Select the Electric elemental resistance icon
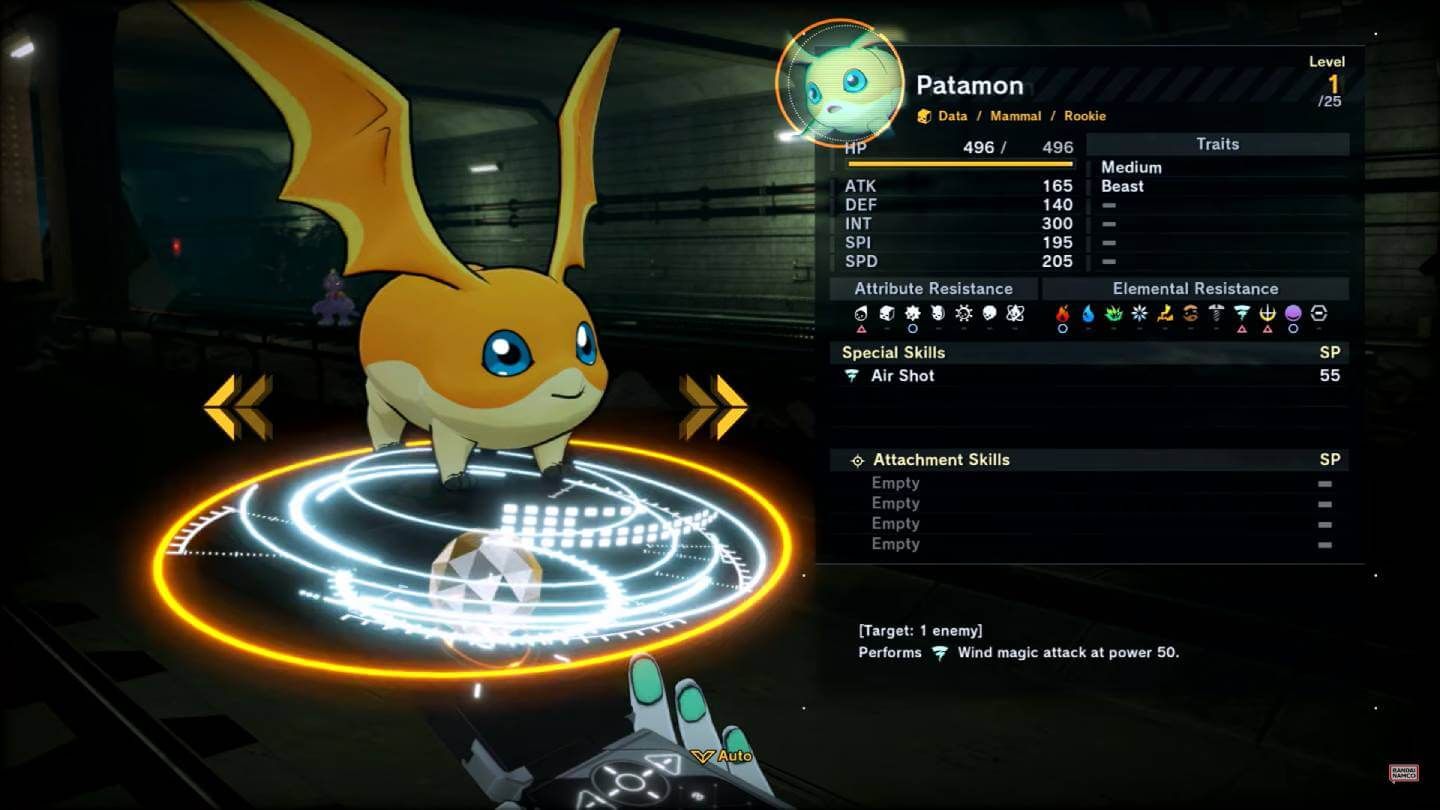Image resolution: width=1440 pixels, height=810 pixels. click(x=1164, y=313)
